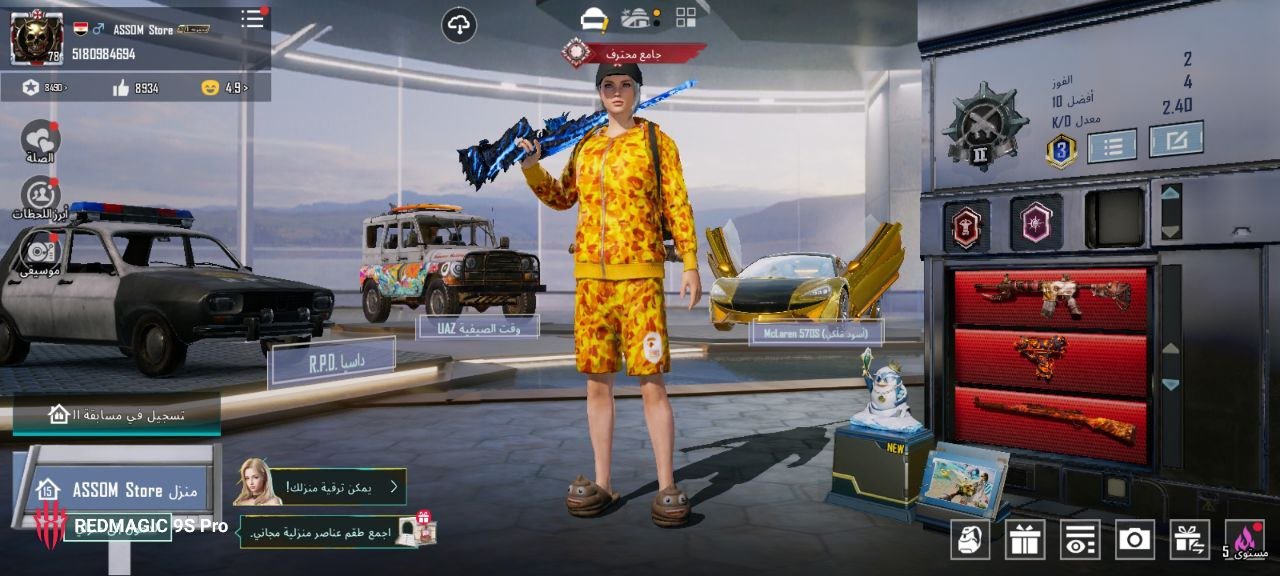Screen dimensions: 1280x576
Task: Open the gift exchange arrows icon
Action: (1190, 539)
